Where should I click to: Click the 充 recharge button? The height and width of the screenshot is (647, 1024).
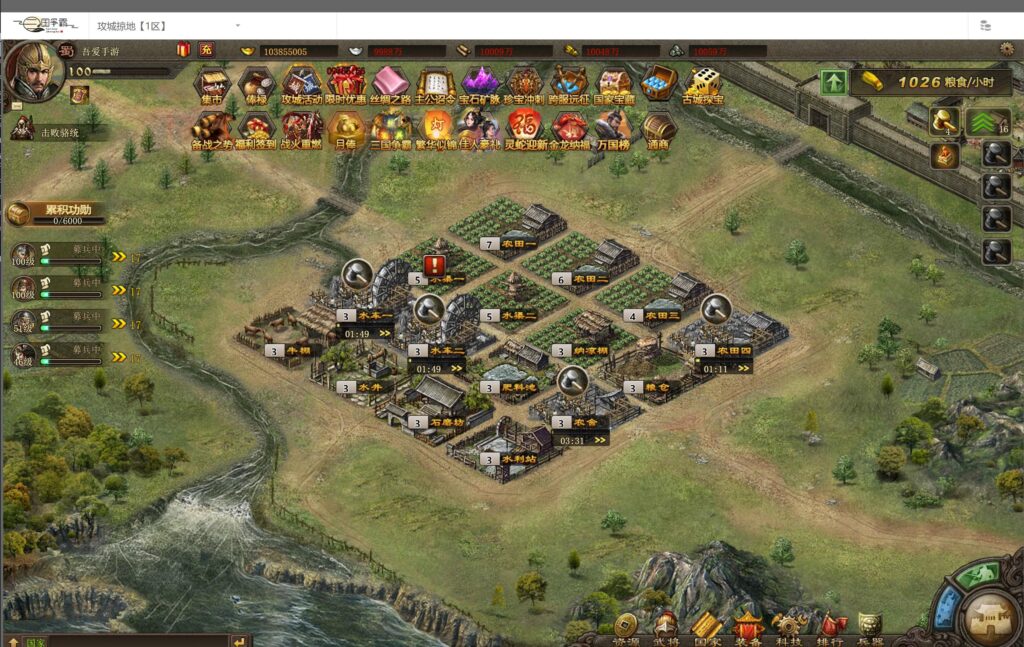(206, 50)
